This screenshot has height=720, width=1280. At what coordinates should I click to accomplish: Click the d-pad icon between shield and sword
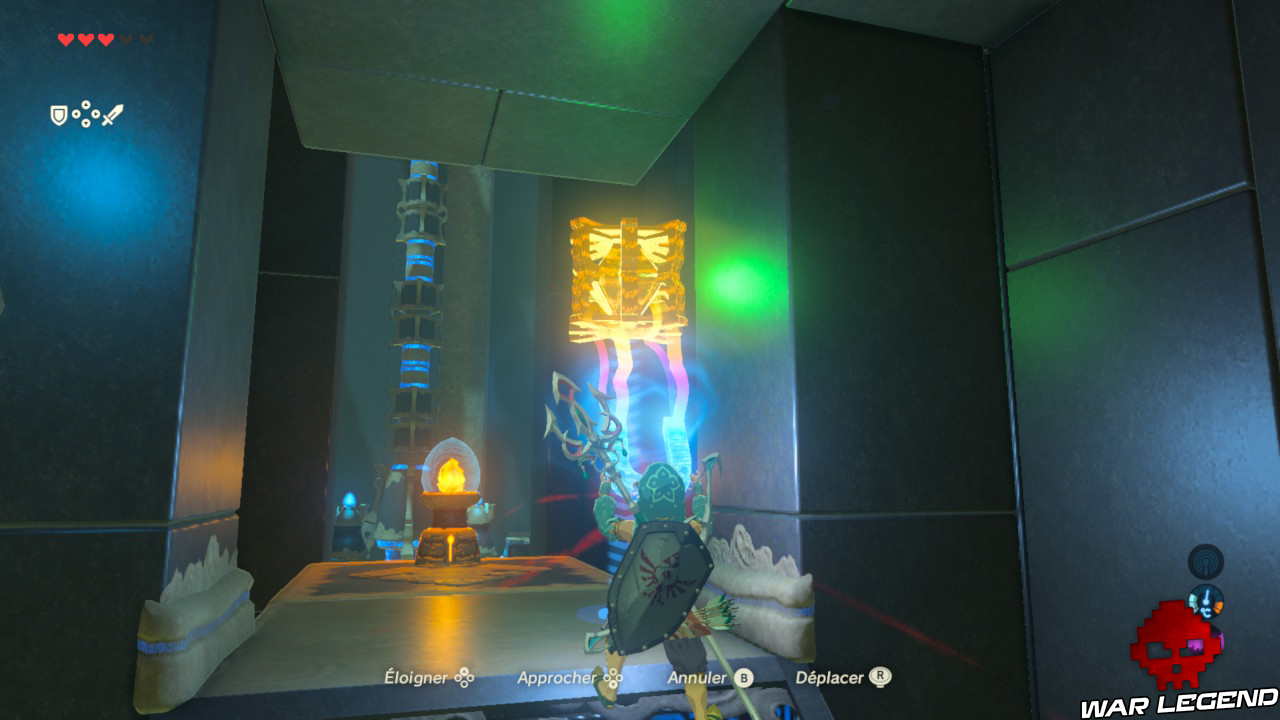[x=86, y=113]
